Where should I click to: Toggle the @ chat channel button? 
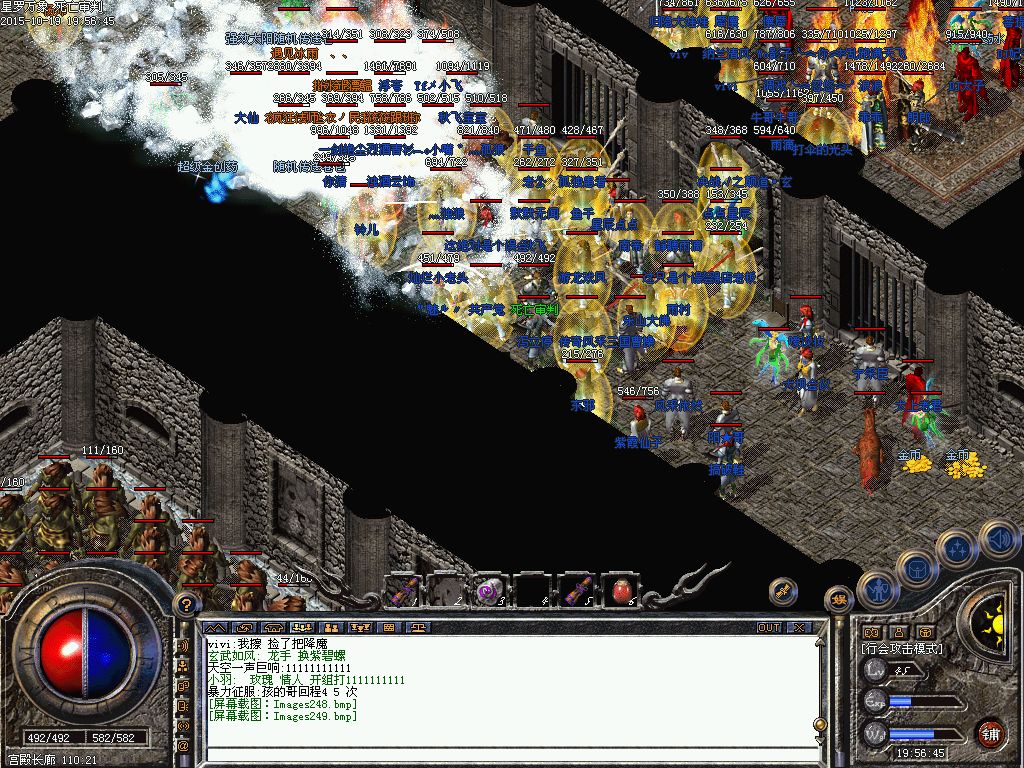click(184, 745)
